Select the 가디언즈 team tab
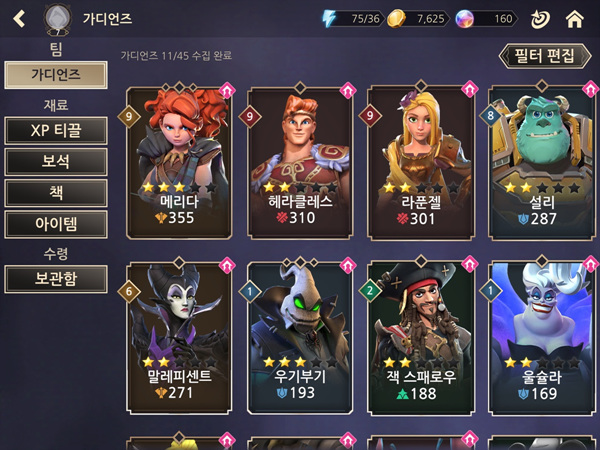The height and width of the screenshot is (450, 600). click(55, 74)
